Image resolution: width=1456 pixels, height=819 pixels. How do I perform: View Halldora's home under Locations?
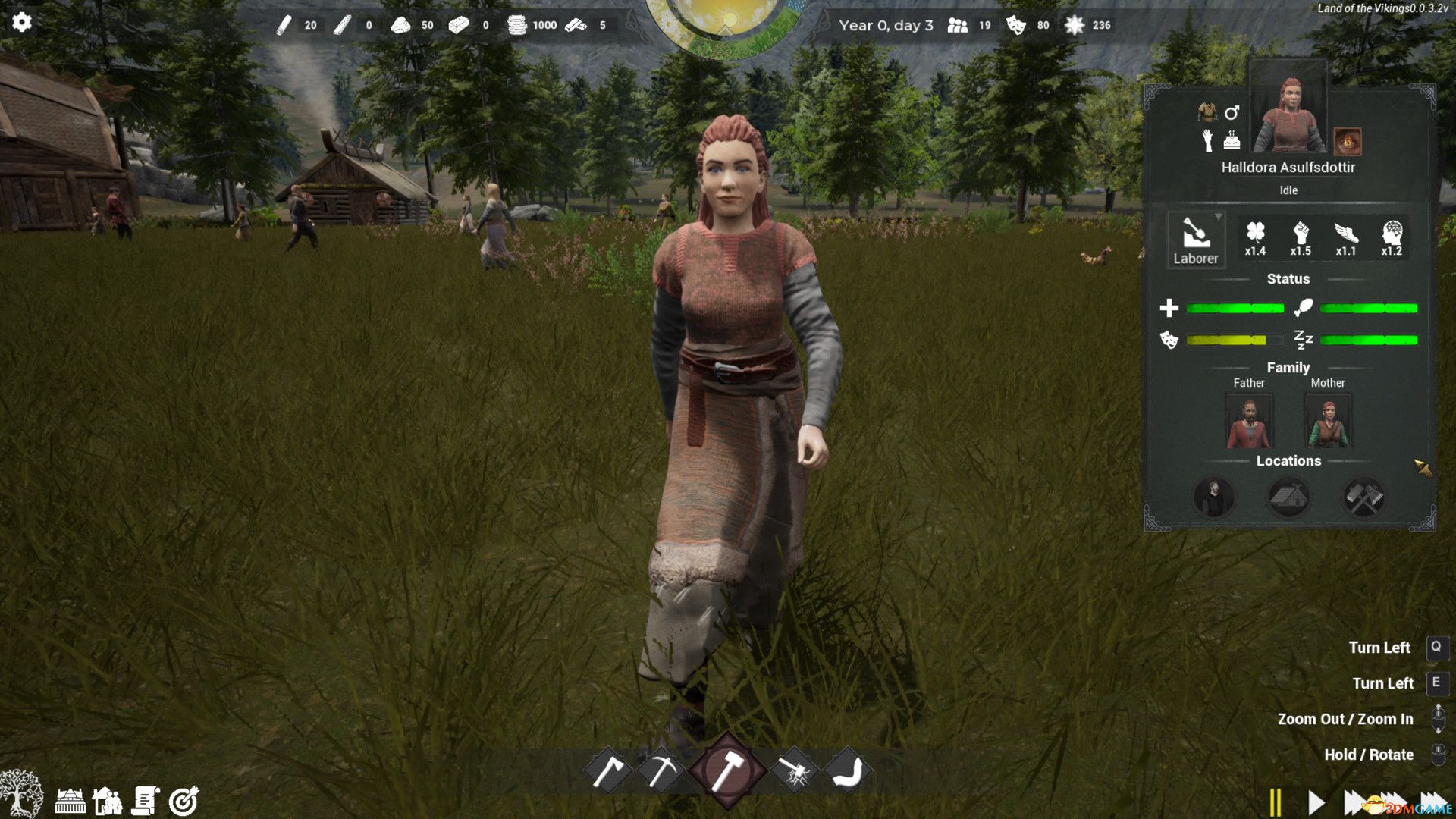click(1289, 497)
